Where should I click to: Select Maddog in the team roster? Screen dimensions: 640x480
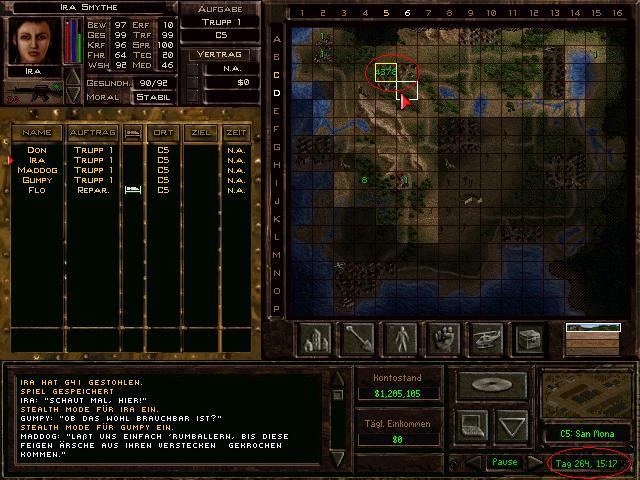click(37, 170)
